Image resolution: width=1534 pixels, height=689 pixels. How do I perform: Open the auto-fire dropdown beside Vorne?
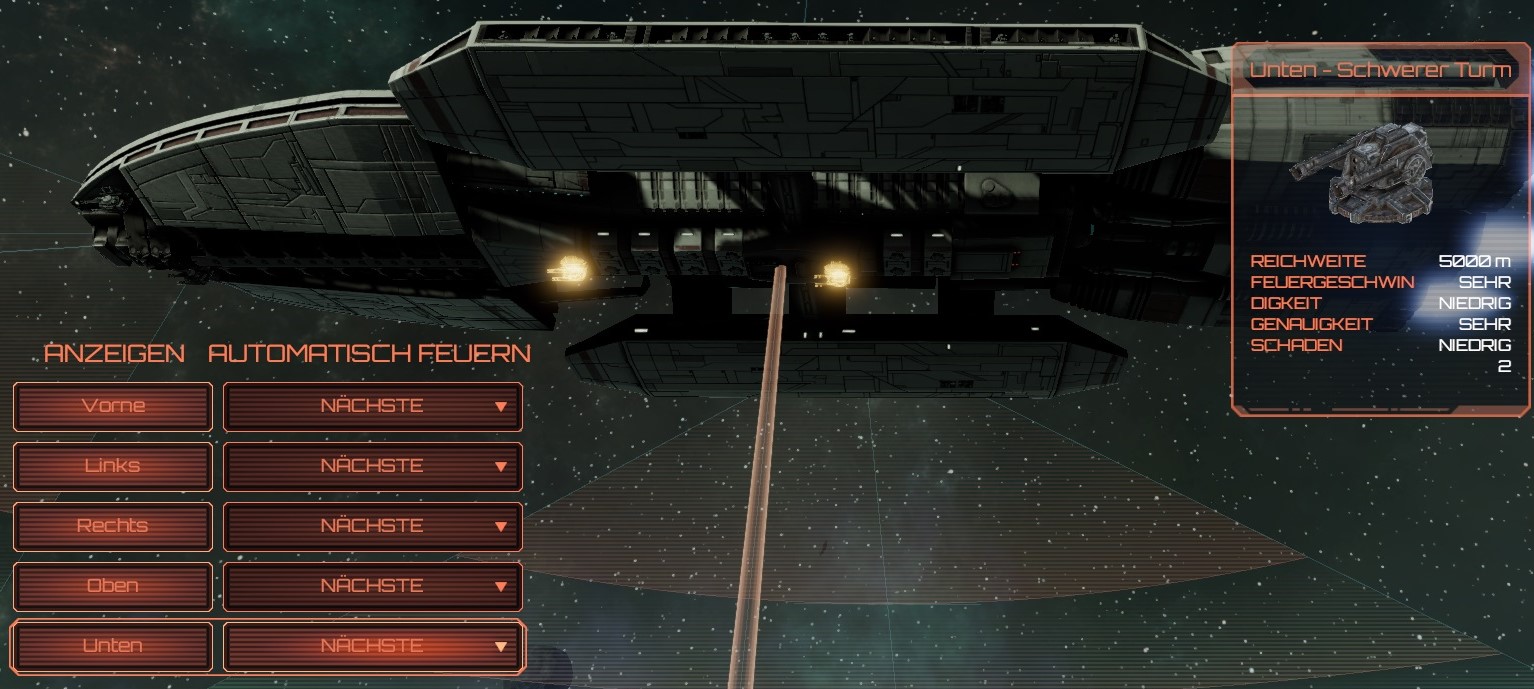click(x=372, y=406)
